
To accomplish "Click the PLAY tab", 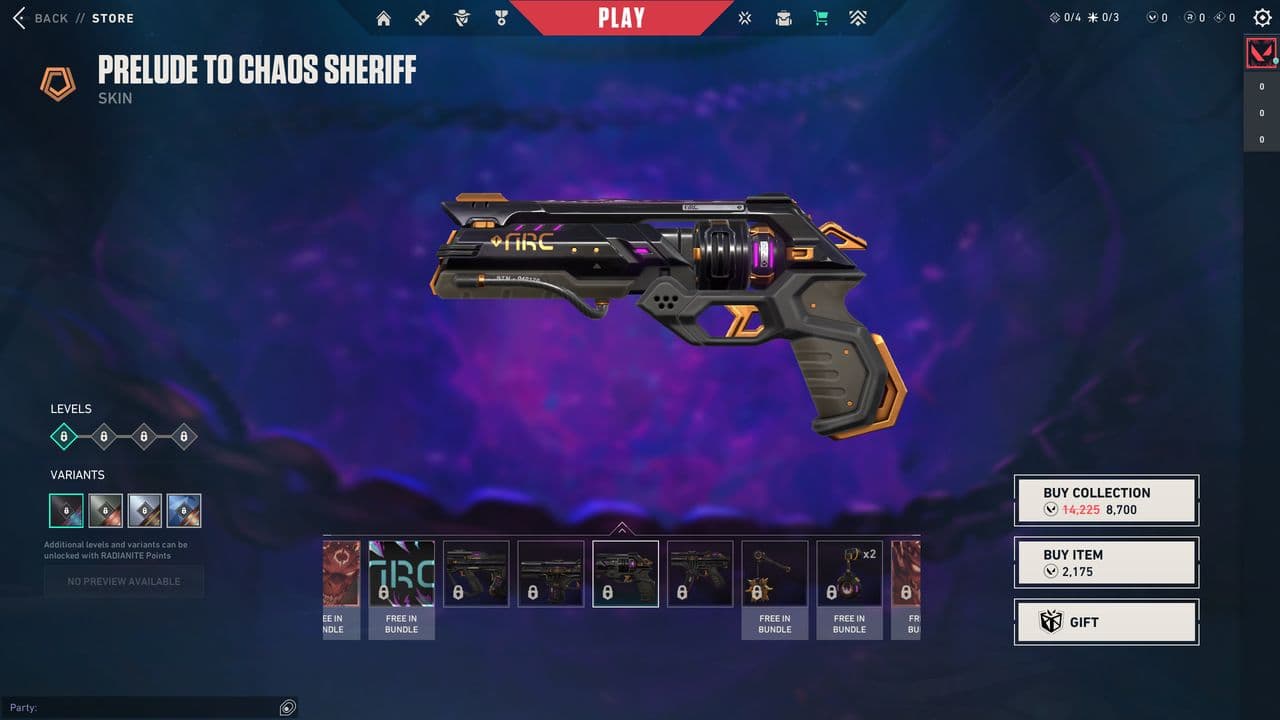I will (623, 16).
